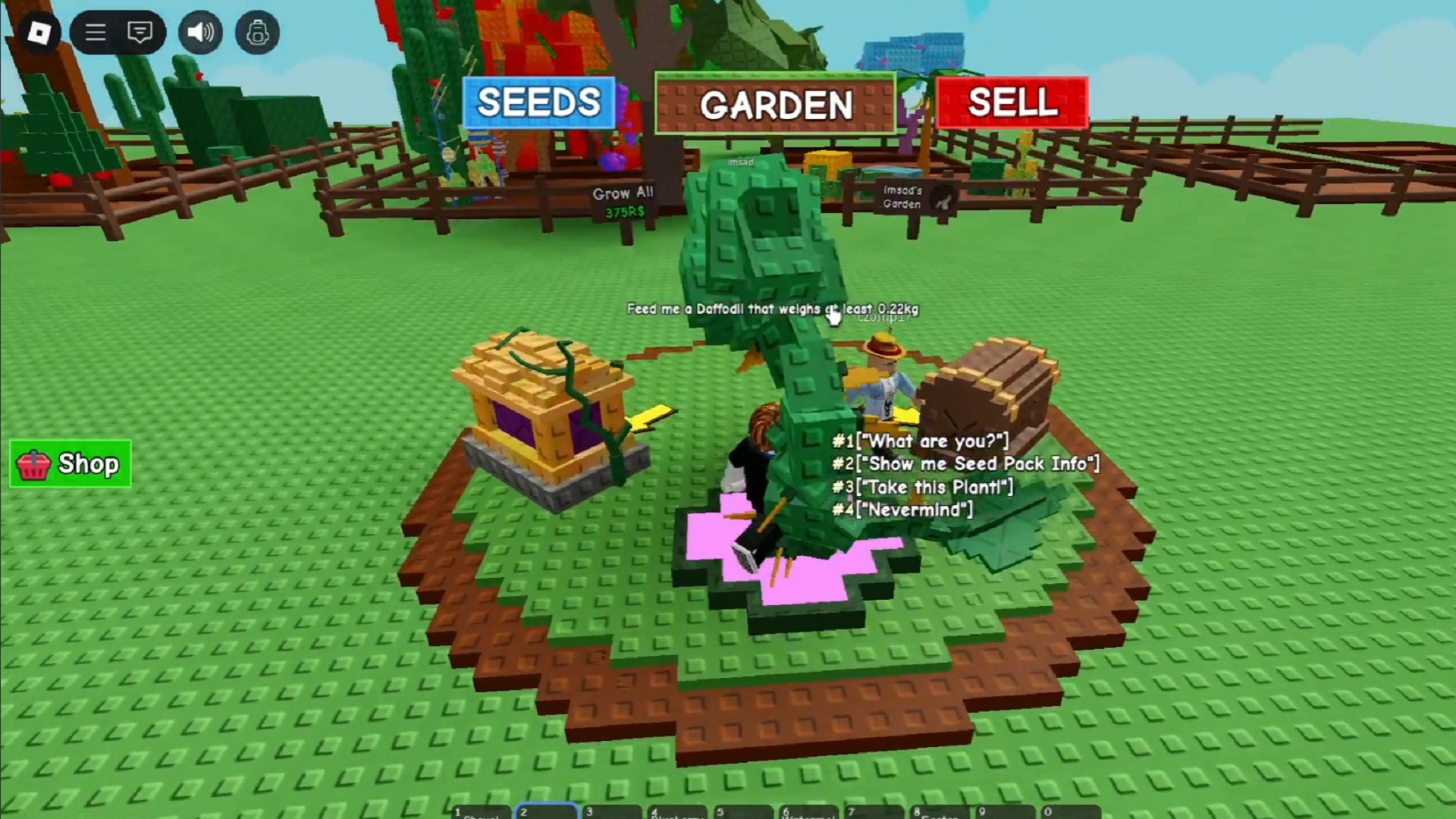Mute game audio with the speaker icon

pyautogui.click(x=200, y=32)
